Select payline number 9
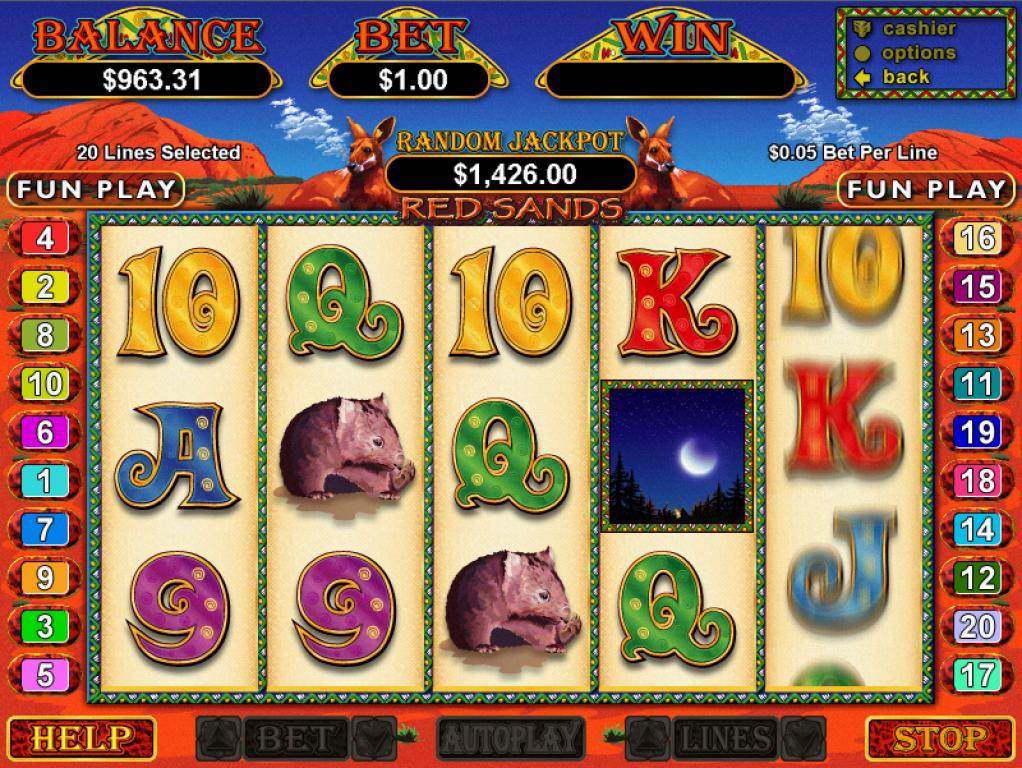 click(45, 578)
